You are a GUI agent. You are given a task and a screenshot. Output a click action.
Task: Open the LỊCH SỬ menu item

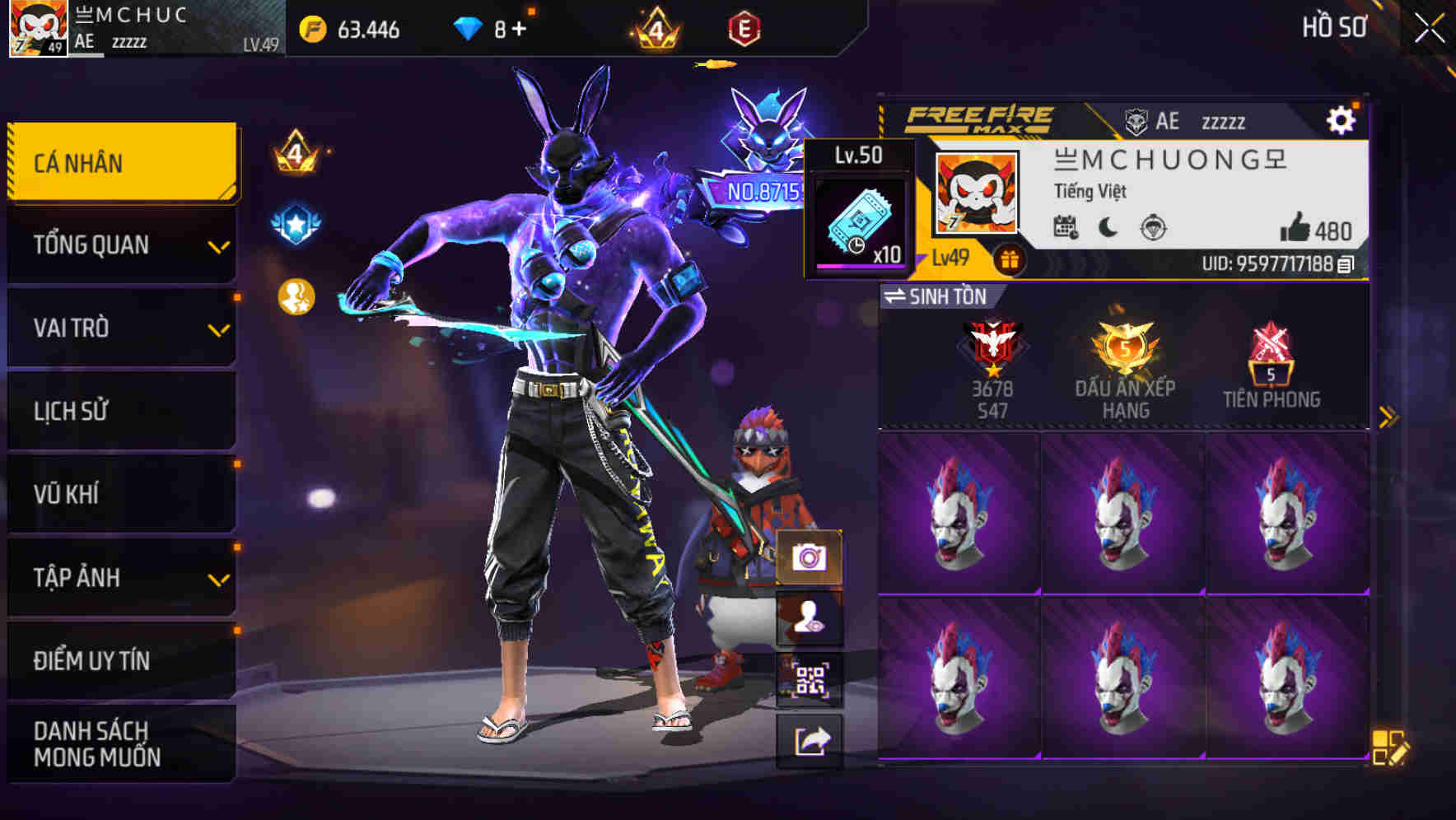point(120,411)
